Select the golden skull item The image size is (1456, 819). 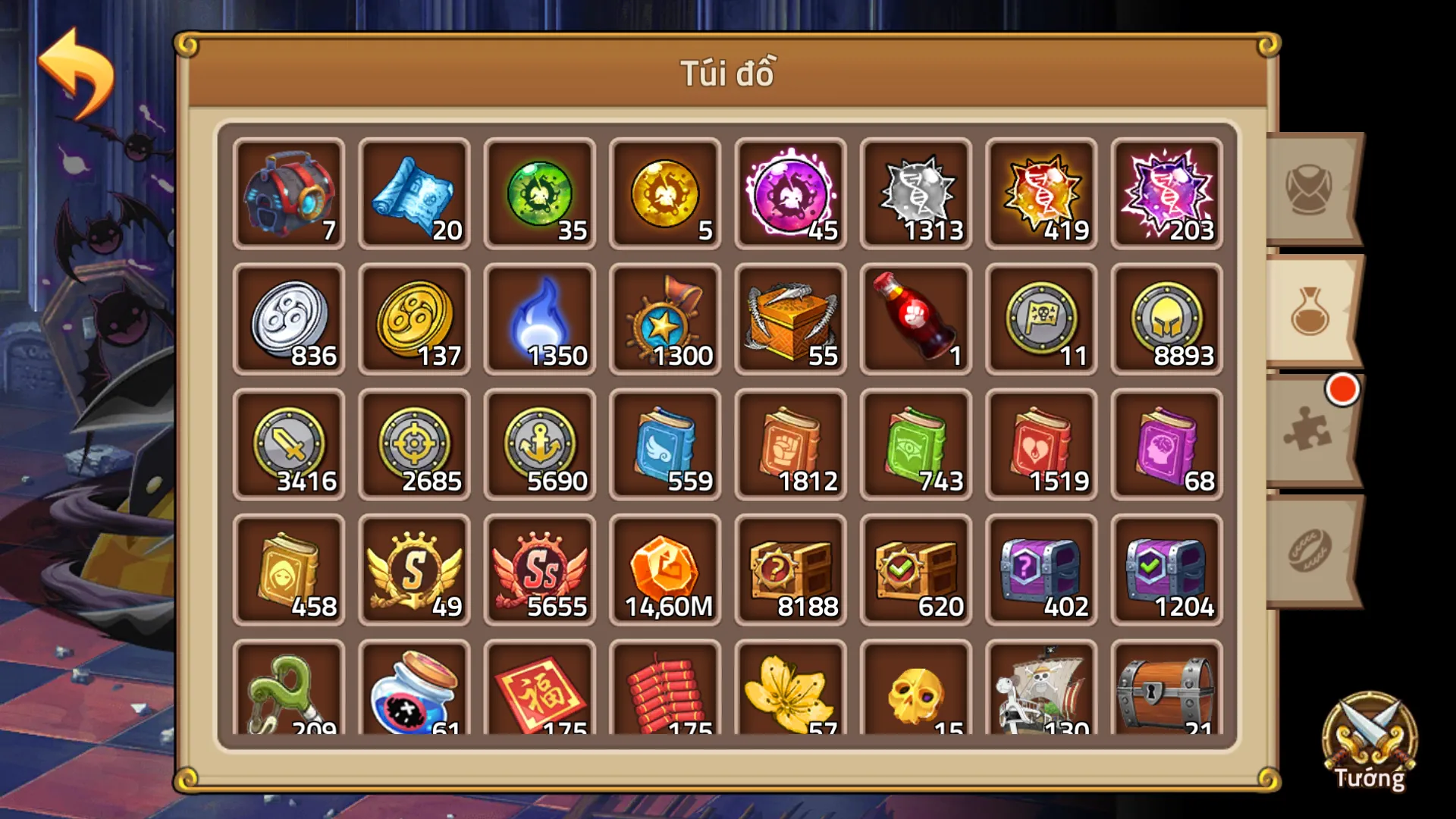(915, 694)
